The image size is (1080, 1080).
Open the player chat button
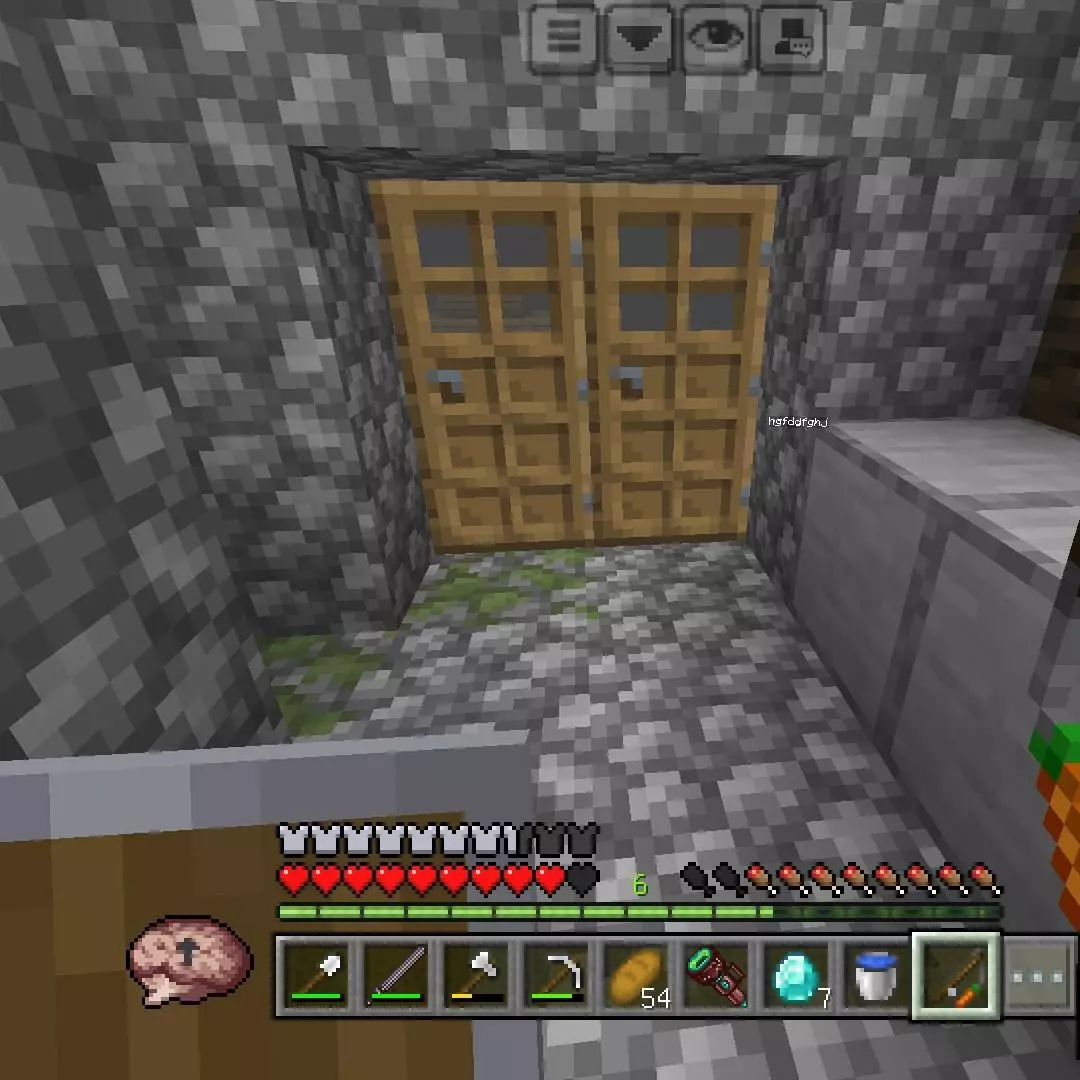pos(792,38)
